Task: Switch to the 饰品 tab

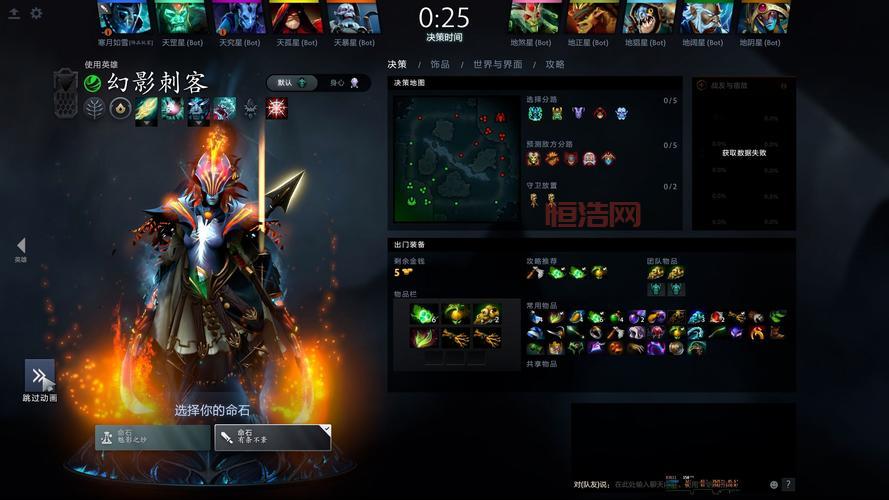Action: pyautogui.click(x=440, y=64)
